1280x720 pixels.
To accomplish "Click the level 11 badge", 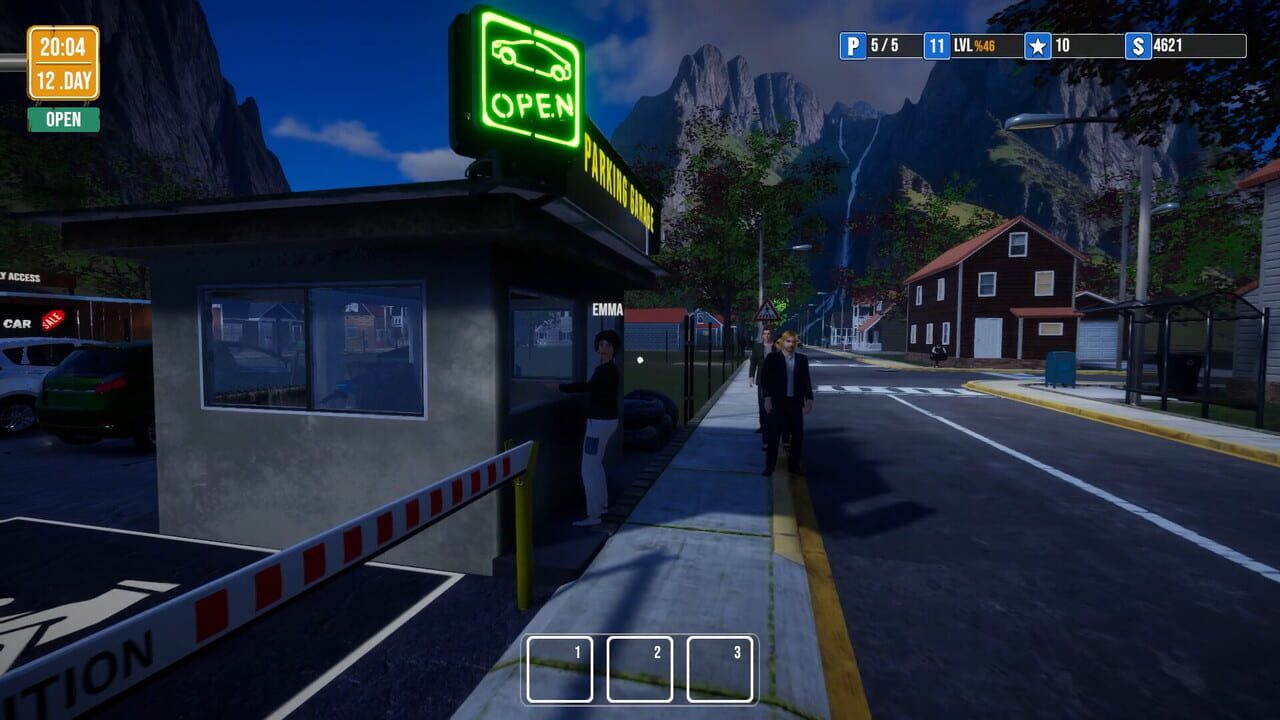I will click(x=937, y=46).
